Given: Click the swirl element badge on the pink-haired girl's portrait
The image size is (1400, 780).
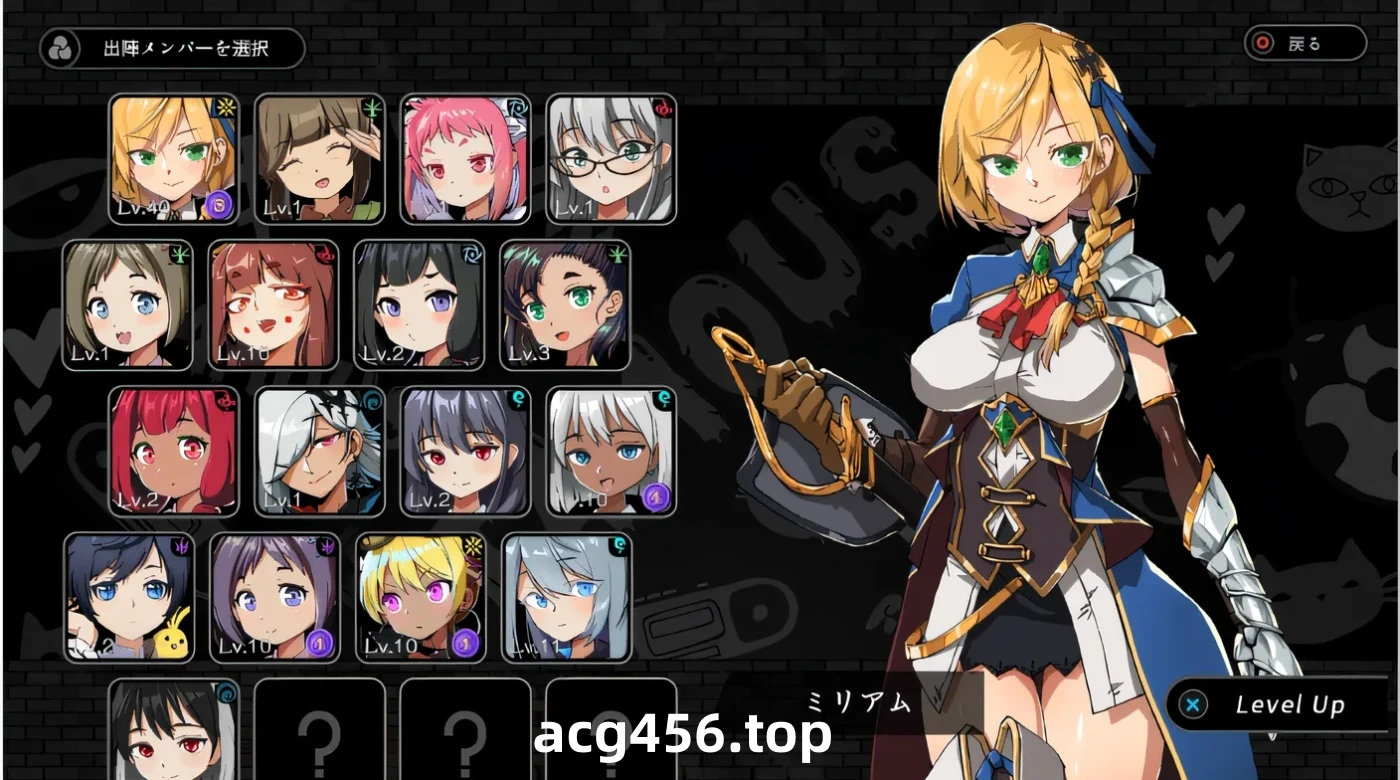Looking at the screenshot, I should click(x=518, y=107).
